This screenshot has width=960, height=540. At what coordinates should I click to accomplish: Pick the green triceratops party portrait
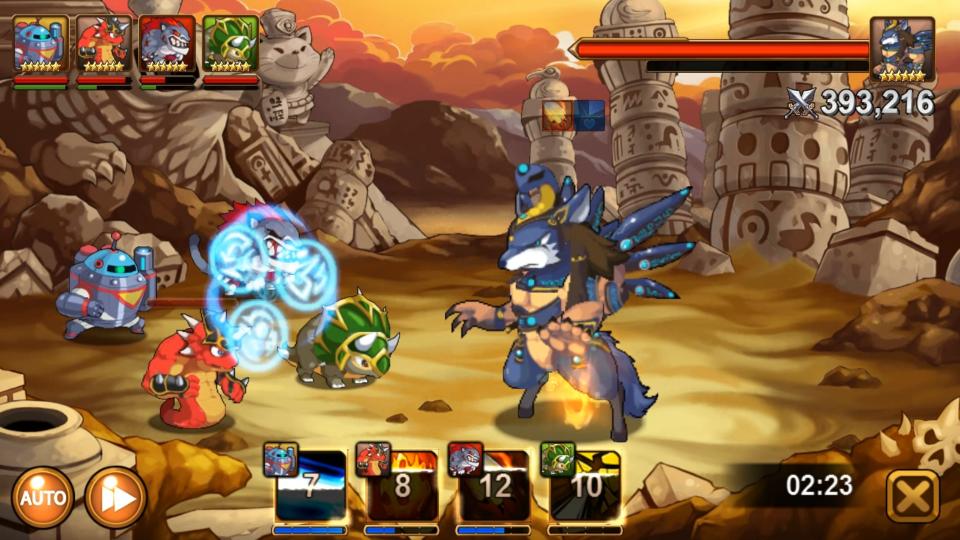[230, 46]
